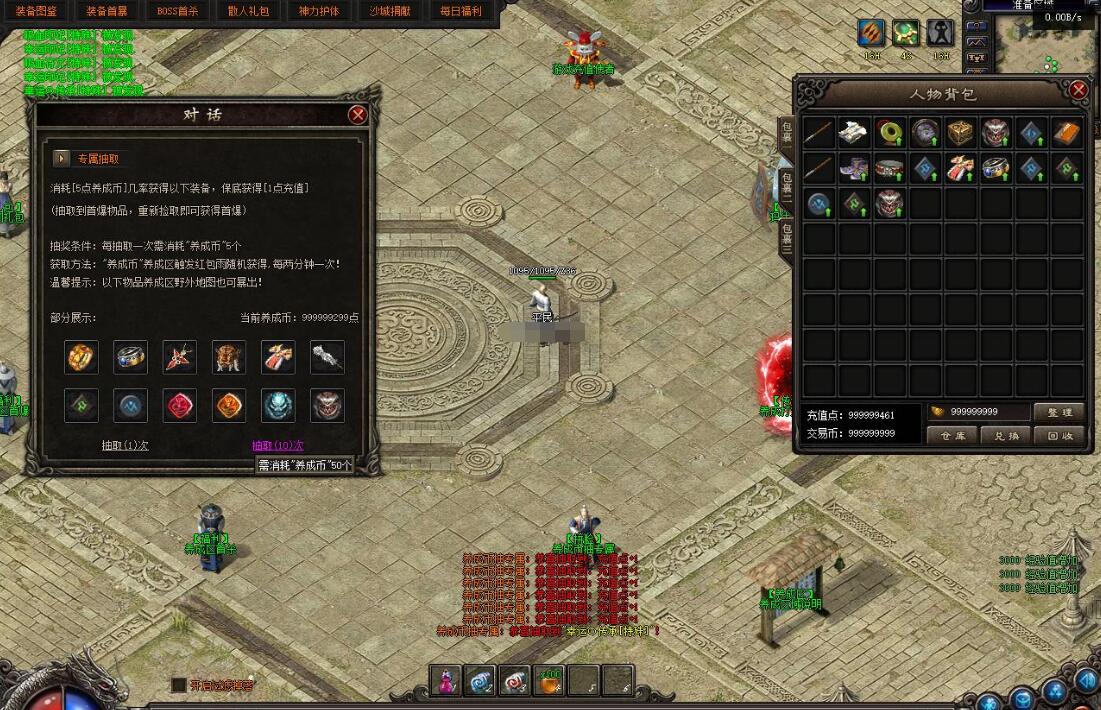This screenshot has width=1101, height=710.
Task: Open the 散人礼包 gift pack menu
Action: (249, 11)
